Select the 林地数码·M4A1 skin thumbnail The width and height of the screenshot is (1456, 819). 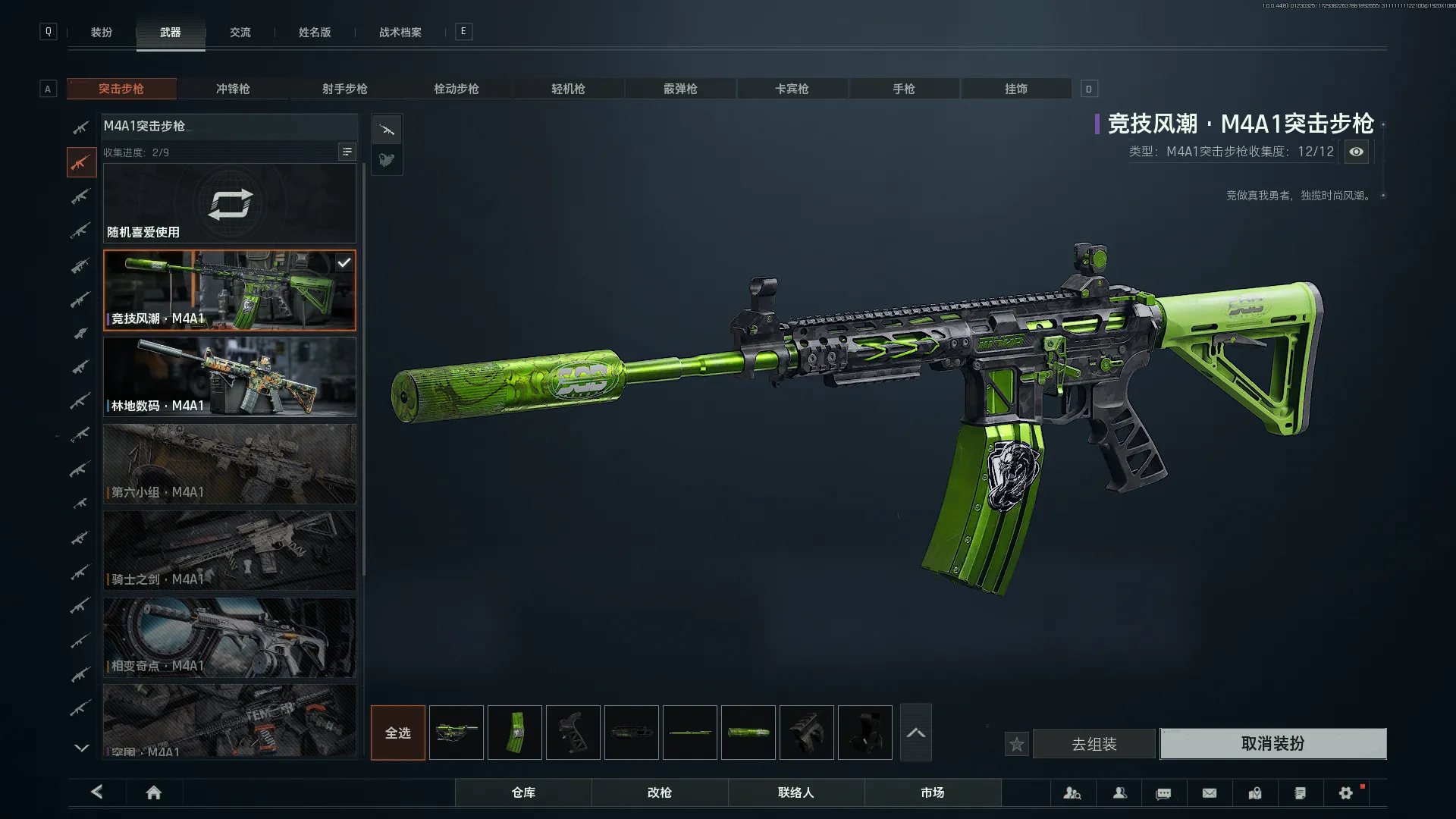[230, 377]
